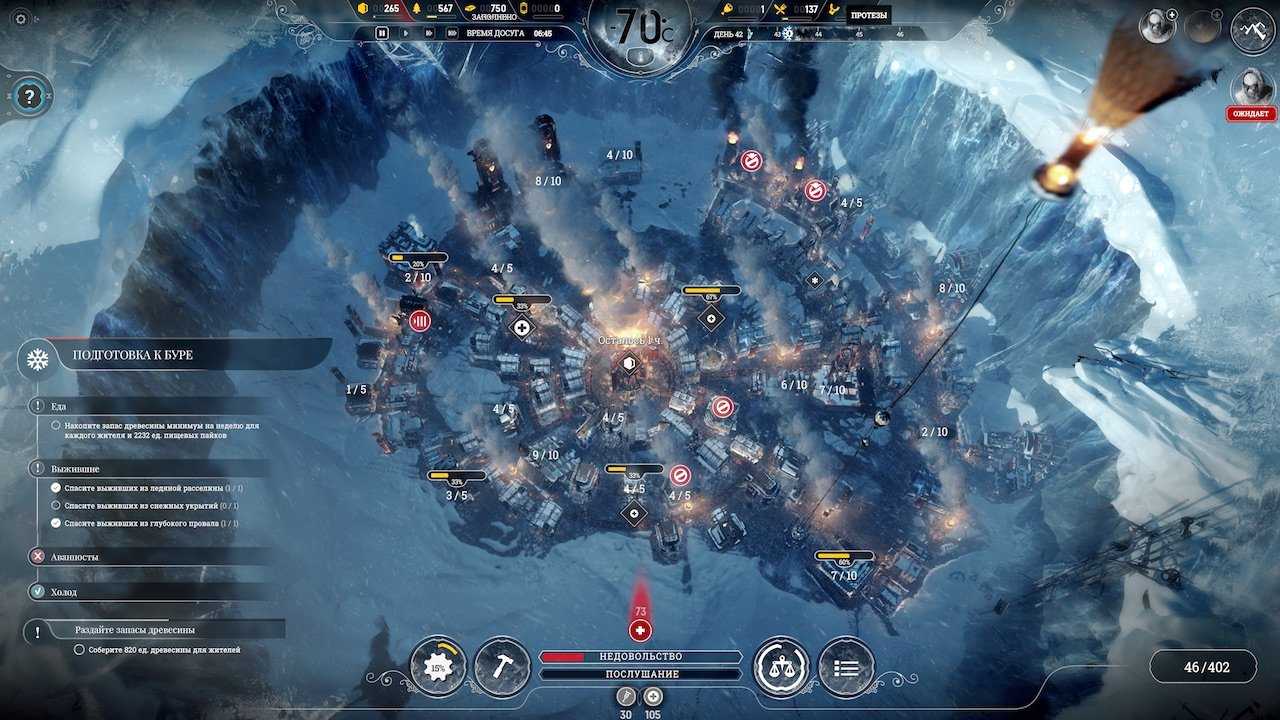Set game speed to double-arrow fast
This screenshot has height=720, width=1280.
(x=428, y=33)
